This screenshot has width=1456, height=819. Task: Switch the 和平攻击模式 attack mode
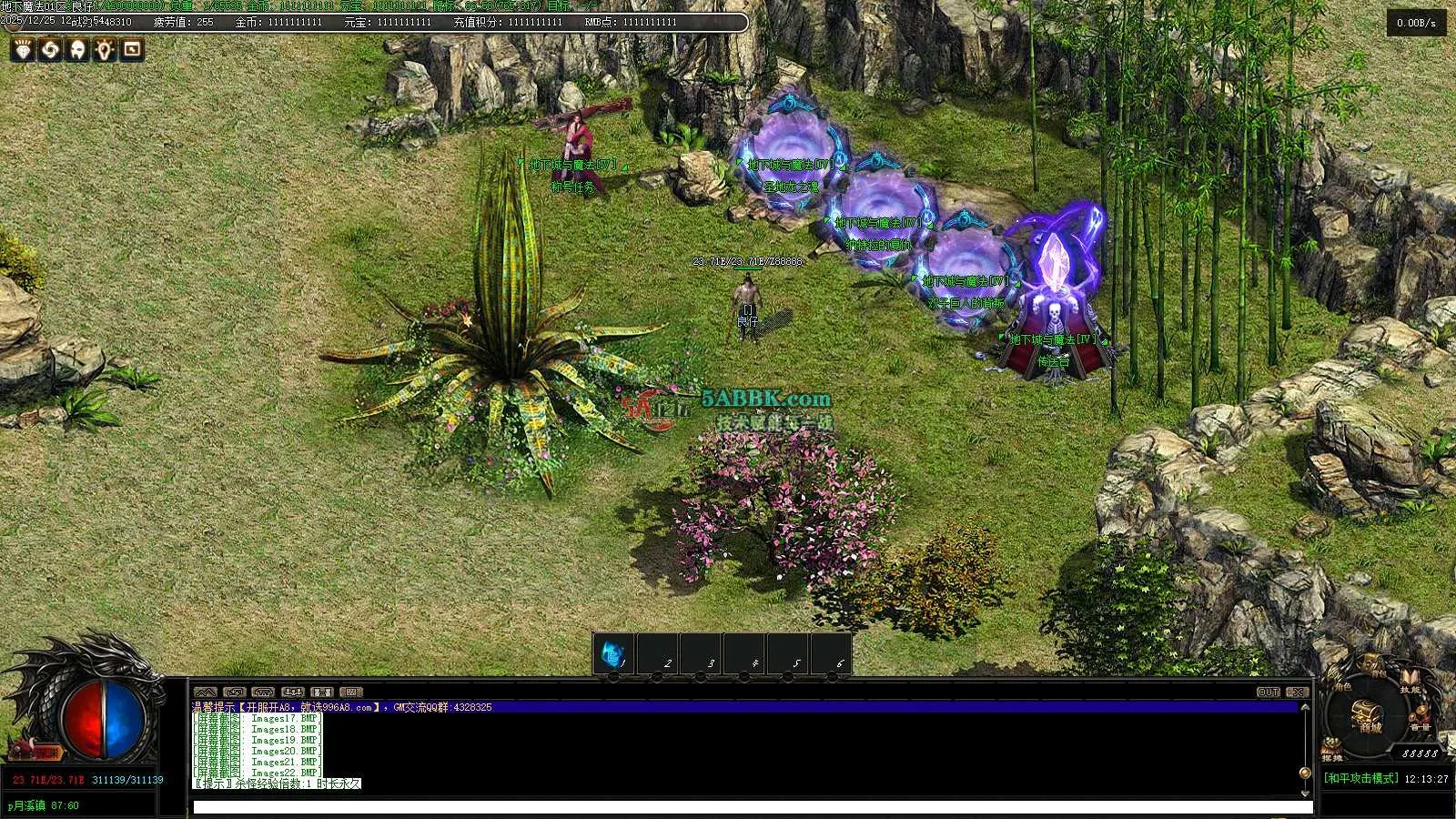pyautogui.click(x=1360, y=779)
